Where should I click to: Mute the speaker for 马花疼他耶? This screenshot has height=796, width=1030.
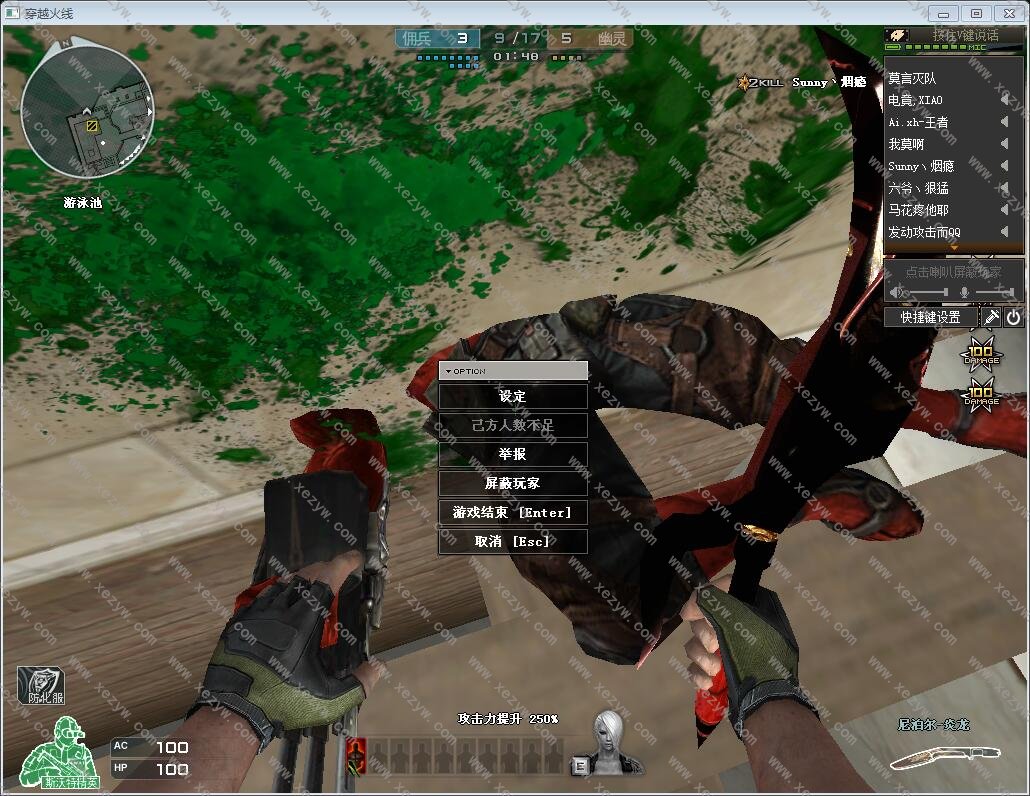click(x=1004, y=210)
